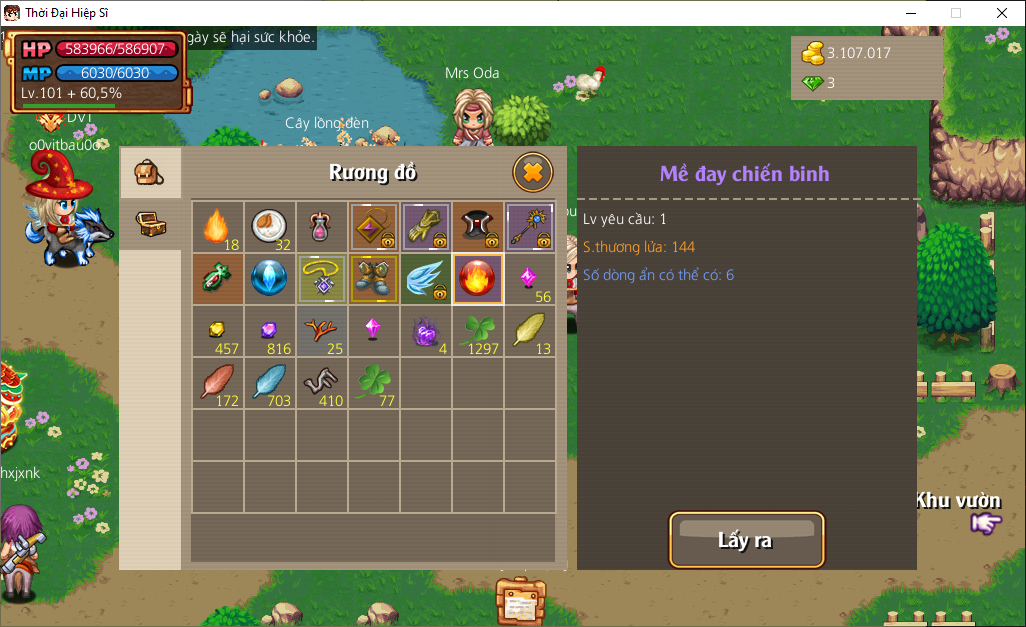The width and height of the screenshot is (1026, 627).
Task: Choose the yellow gold nugget stack
Action: [x=218, y=331]
